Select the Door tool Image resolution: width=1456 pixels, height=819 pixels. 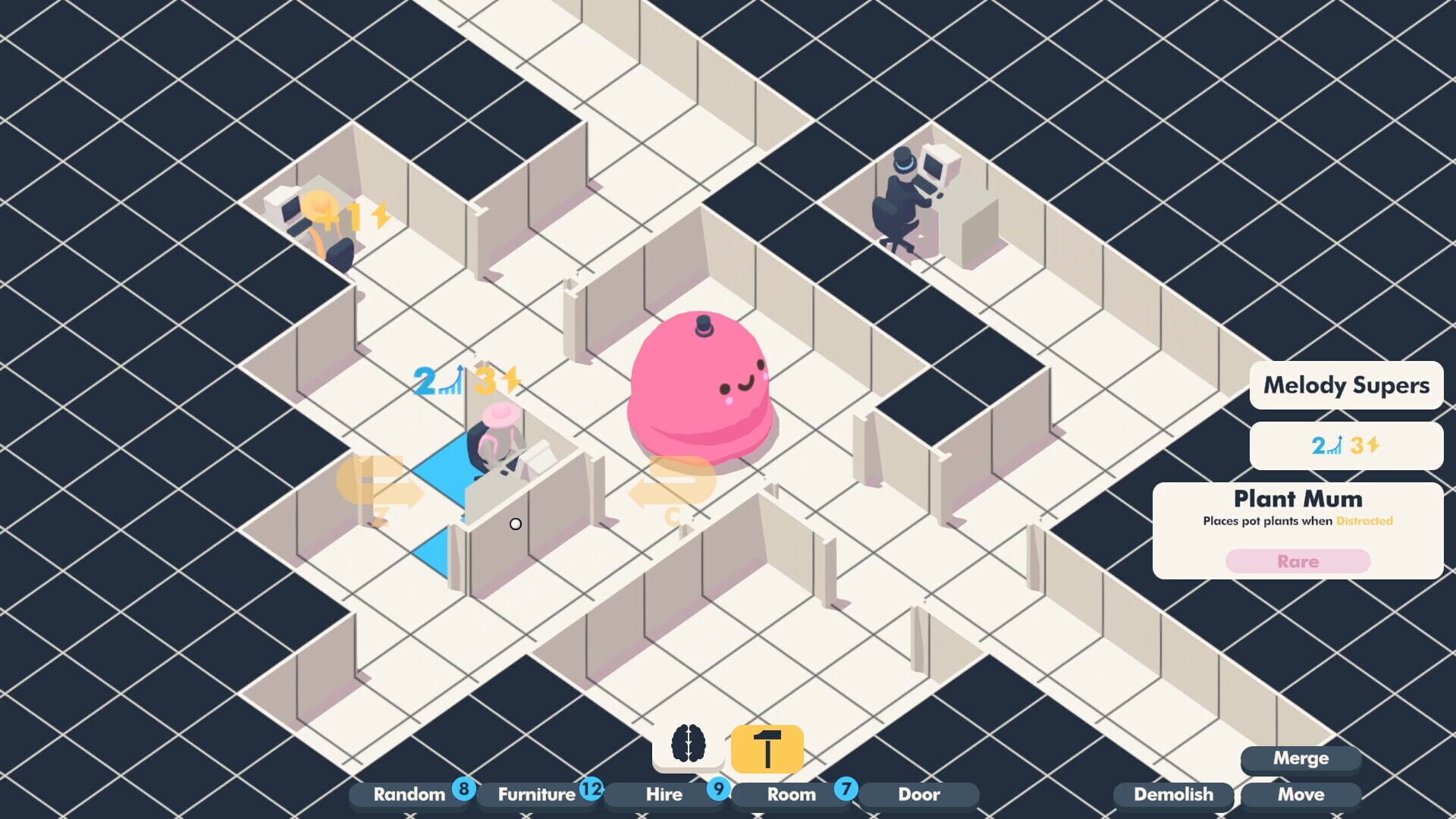coord(918,794)
